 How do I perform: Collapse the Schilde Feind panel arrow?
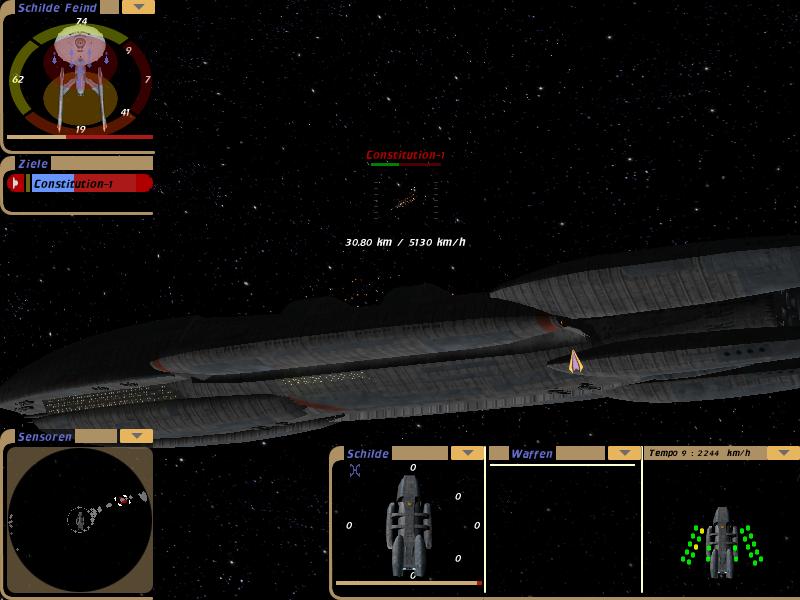pyautogui.click(x=137, y=7)
